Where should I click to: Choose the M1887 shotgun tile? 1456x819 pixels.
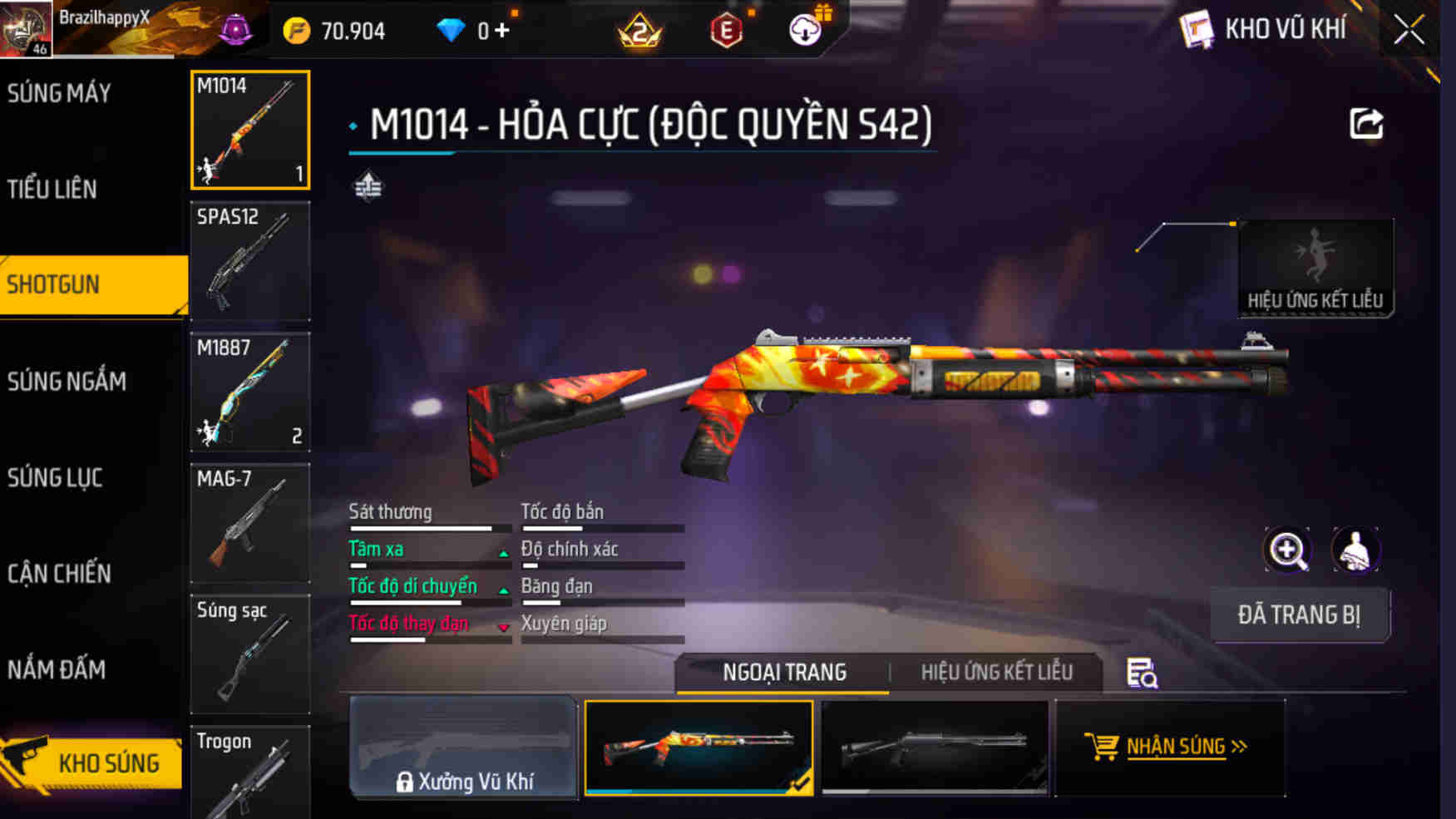coord(249,392)
